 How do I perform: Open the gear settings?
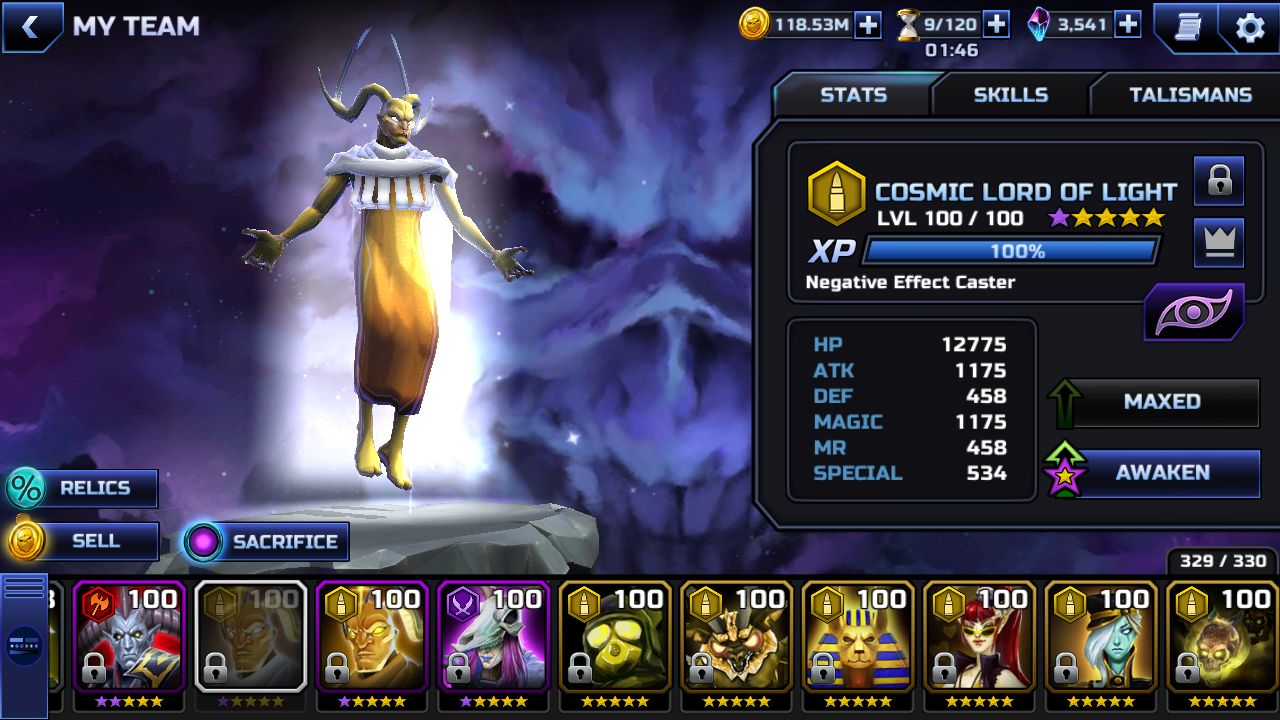(1250, 27)
